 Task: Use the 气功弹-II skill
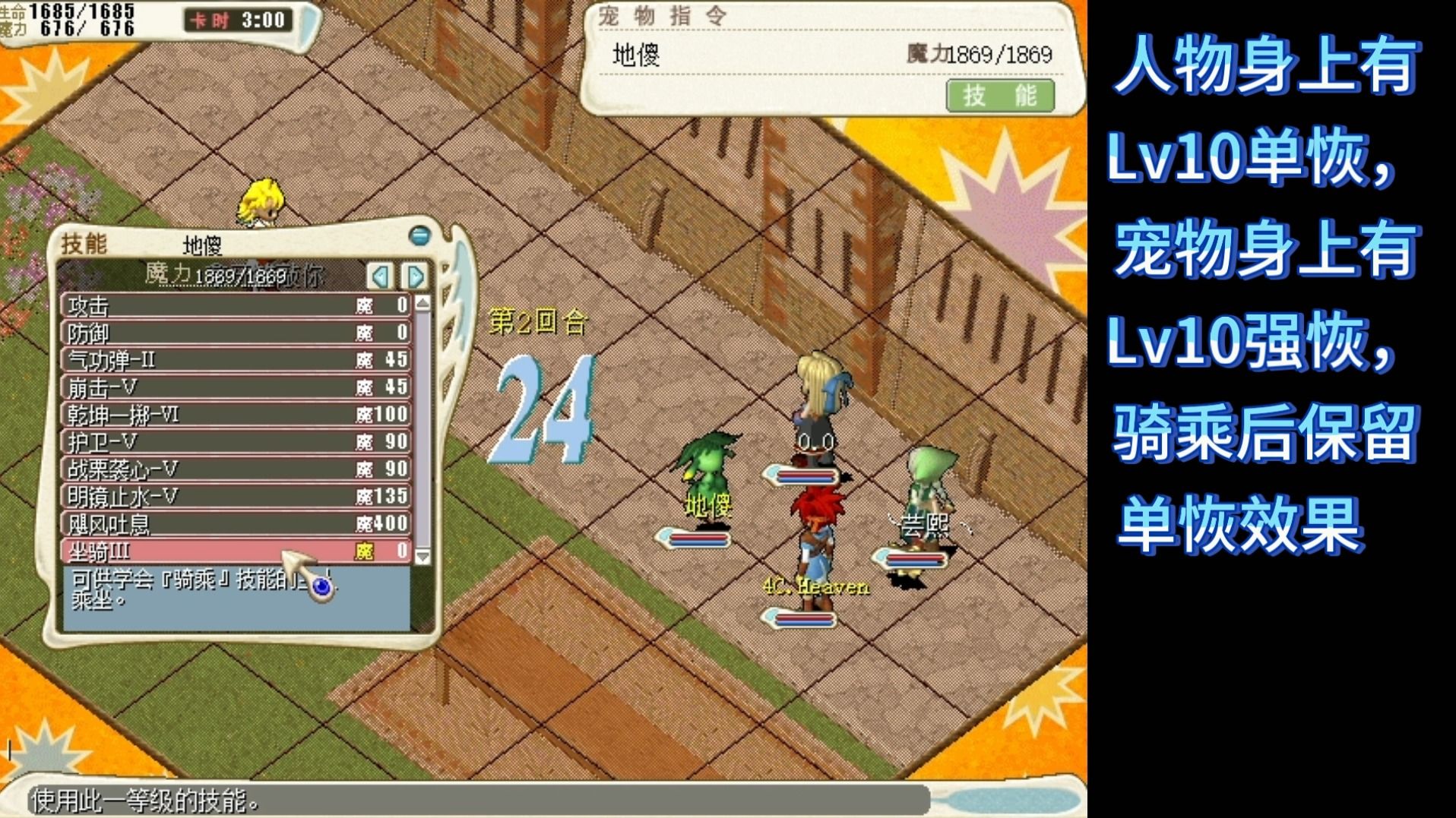(x=236, y=360)
